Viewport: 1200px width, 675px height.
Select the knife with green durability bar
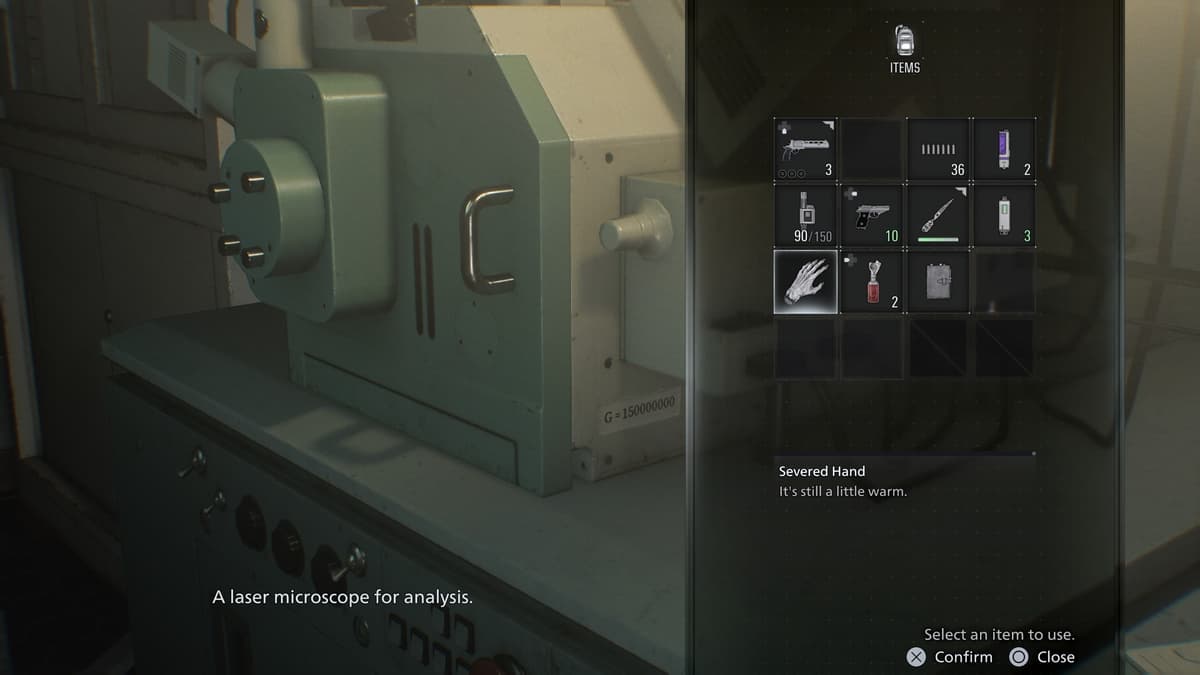point(939,215)
